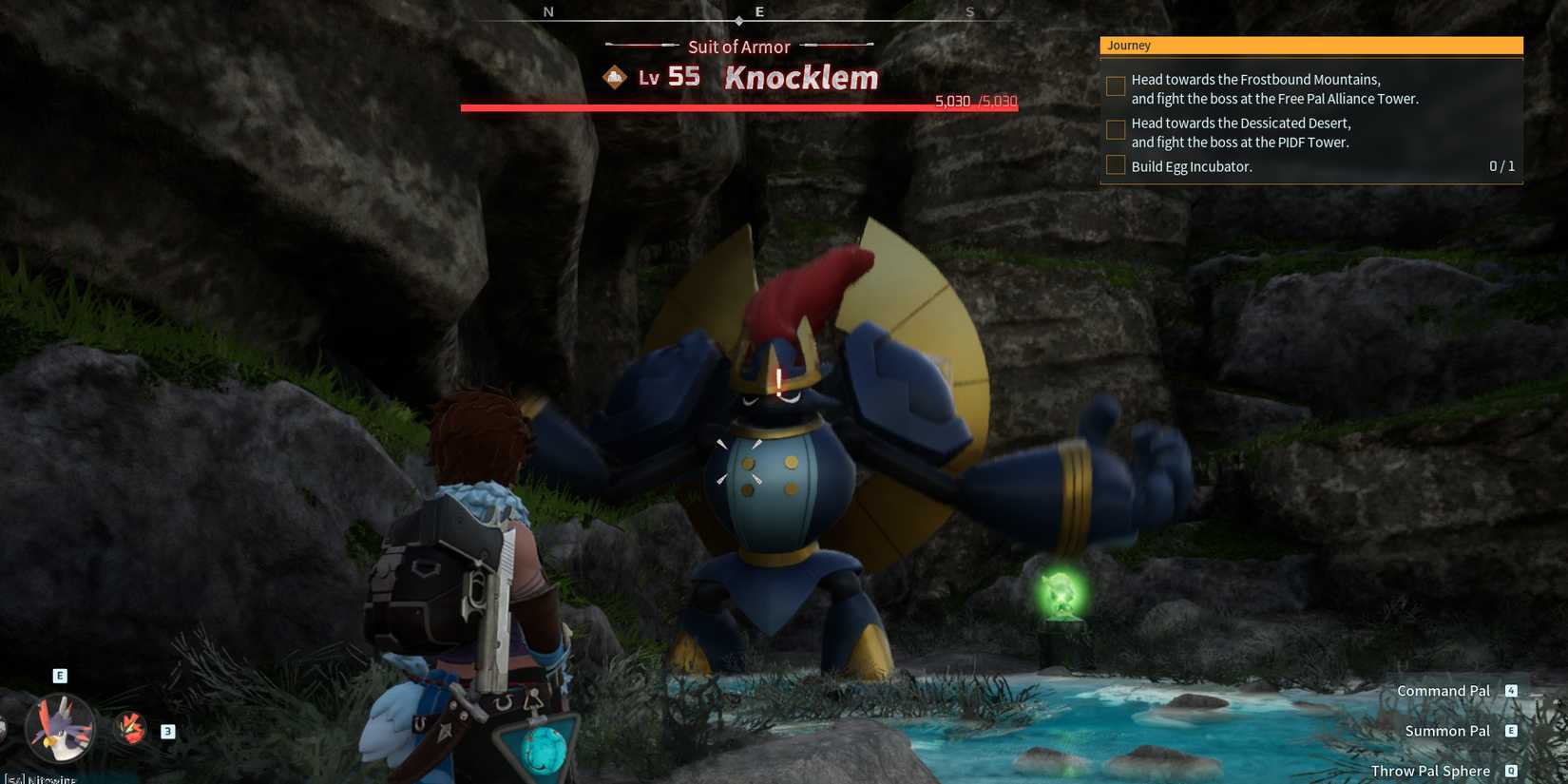Tick the Build Egg Incubator checkbox
The height and width of the screenshot is (784, 1568).
(x=1115, y=164)
